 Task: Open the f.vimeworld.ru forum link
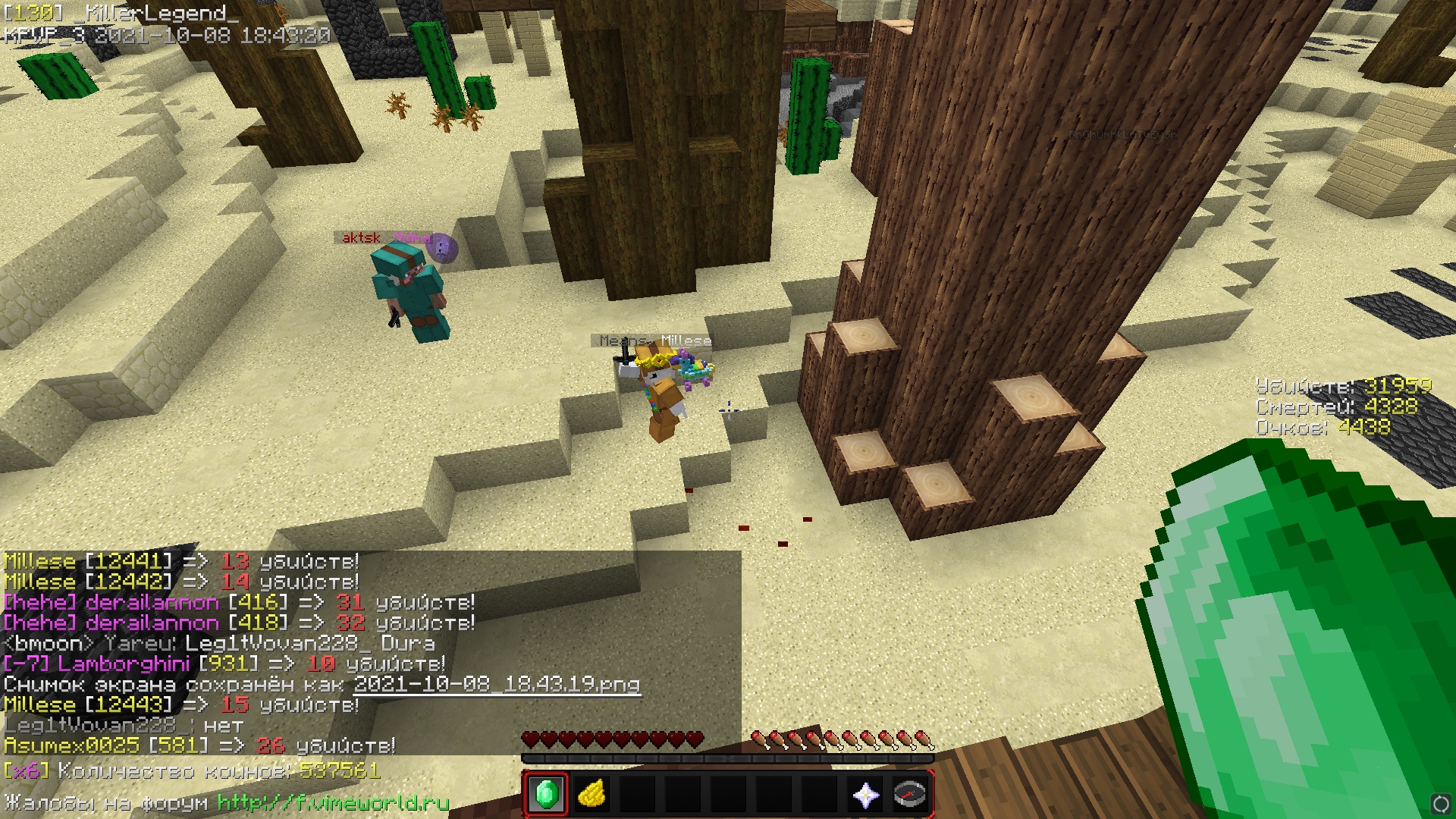[x=333, y=802]
